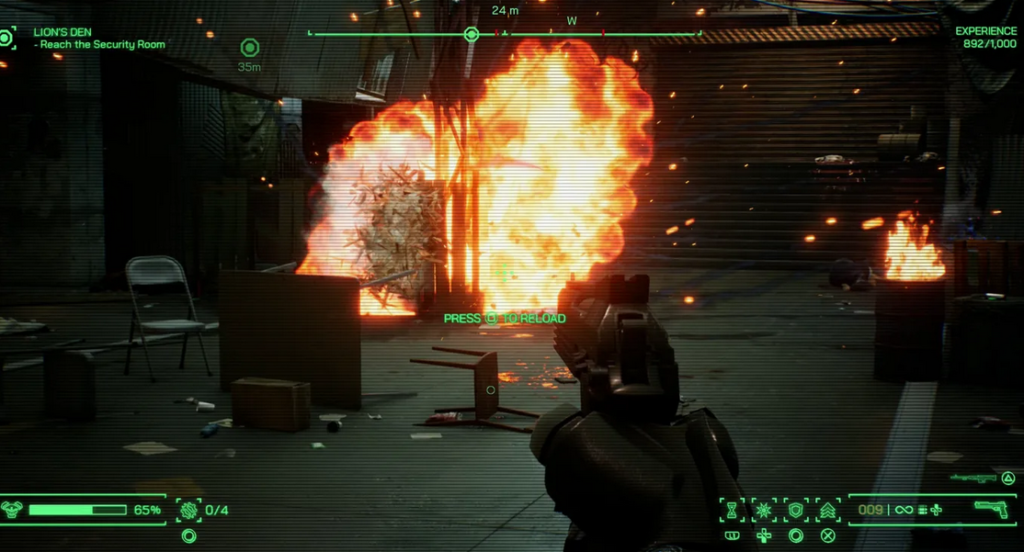Screen dimensions: 1024x552
Task: Activate the chevron rank ability
Action: click(828, 510)
